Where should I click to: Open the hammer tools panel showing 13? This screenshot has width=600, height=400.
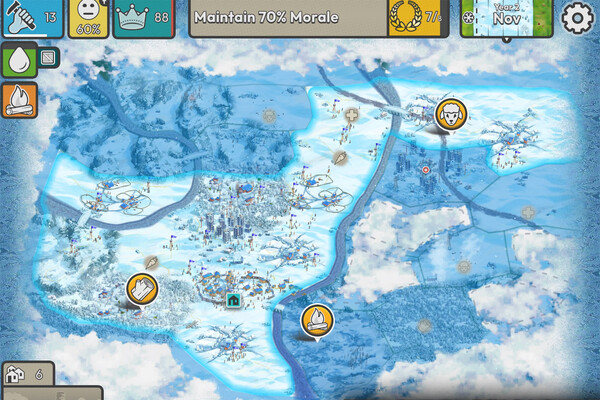(31, 18)
